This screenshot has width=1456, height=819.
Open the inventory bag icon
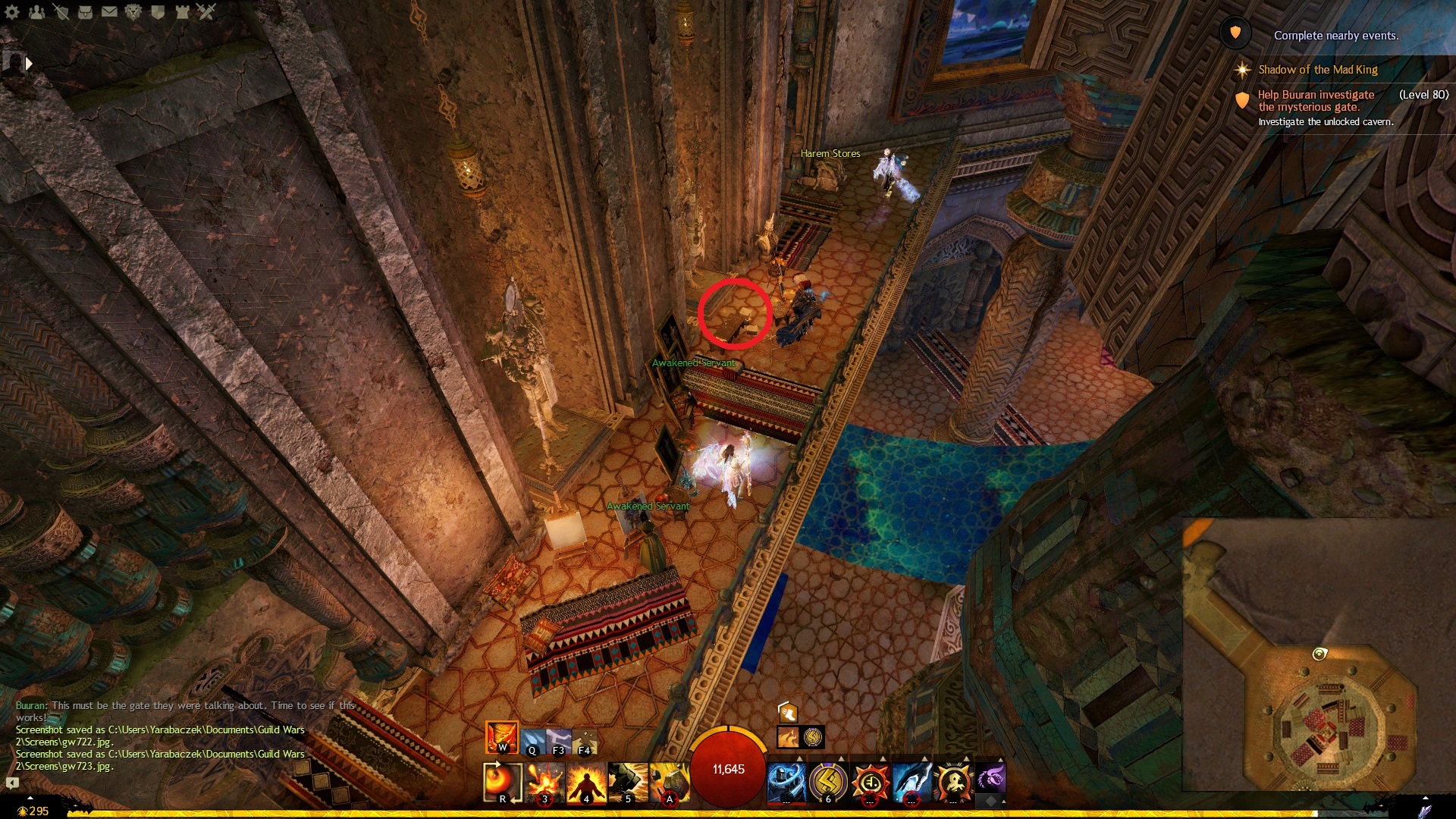85,11
